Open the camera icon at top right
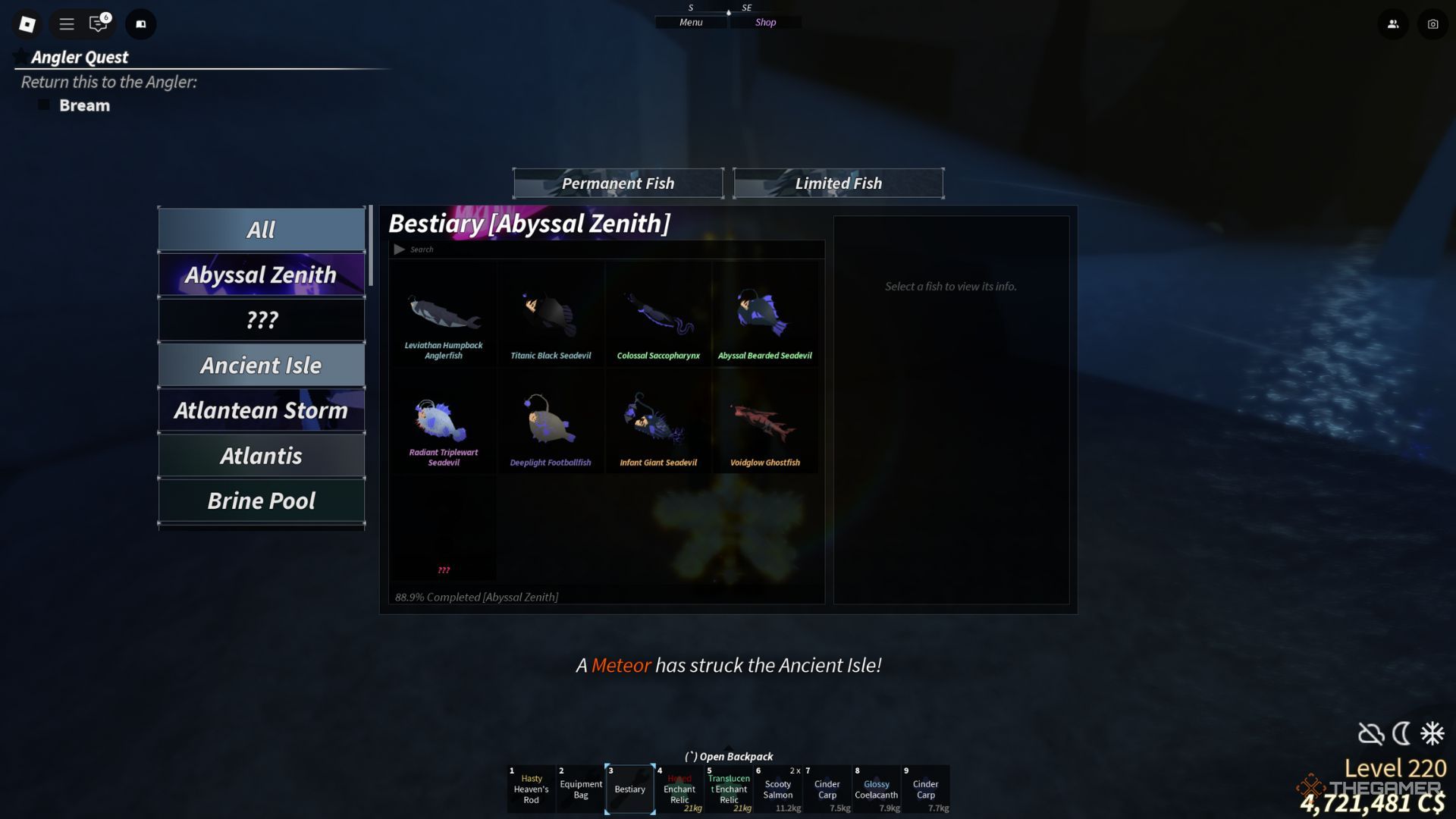Screen dimensions: 1456x819 1432,24
